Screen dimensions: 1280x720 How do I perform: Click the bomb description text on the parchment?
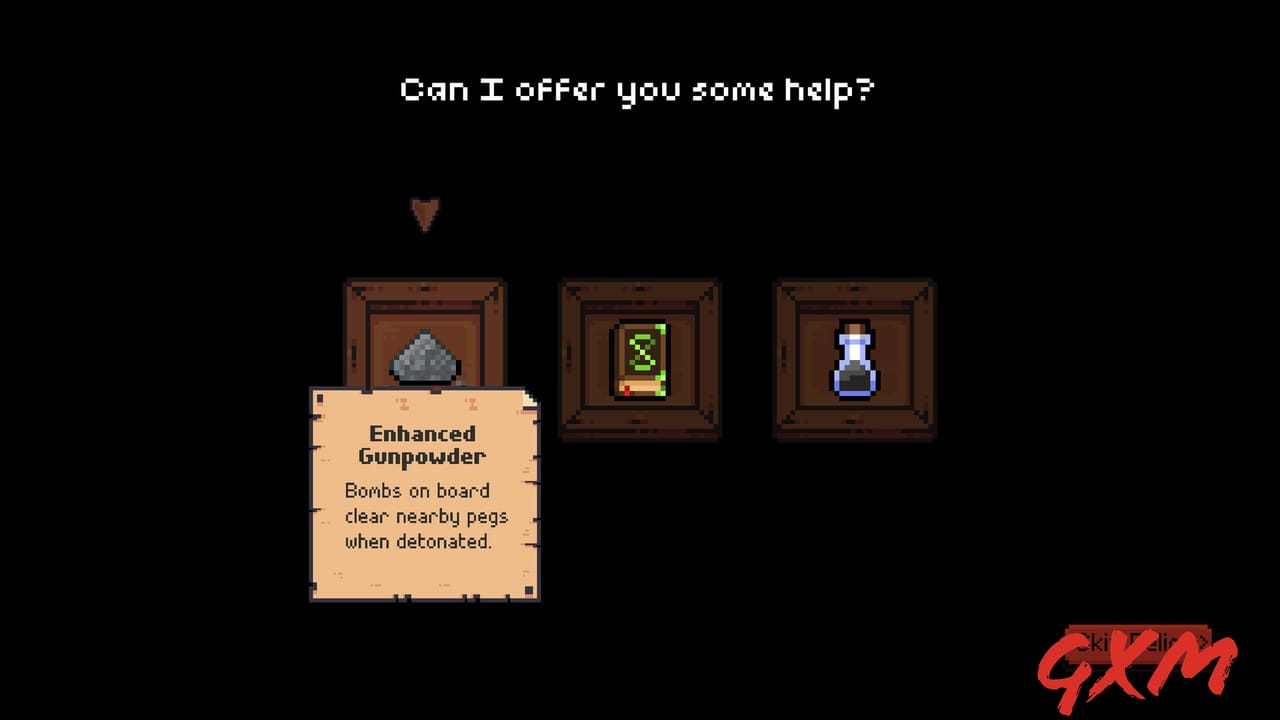426,516
